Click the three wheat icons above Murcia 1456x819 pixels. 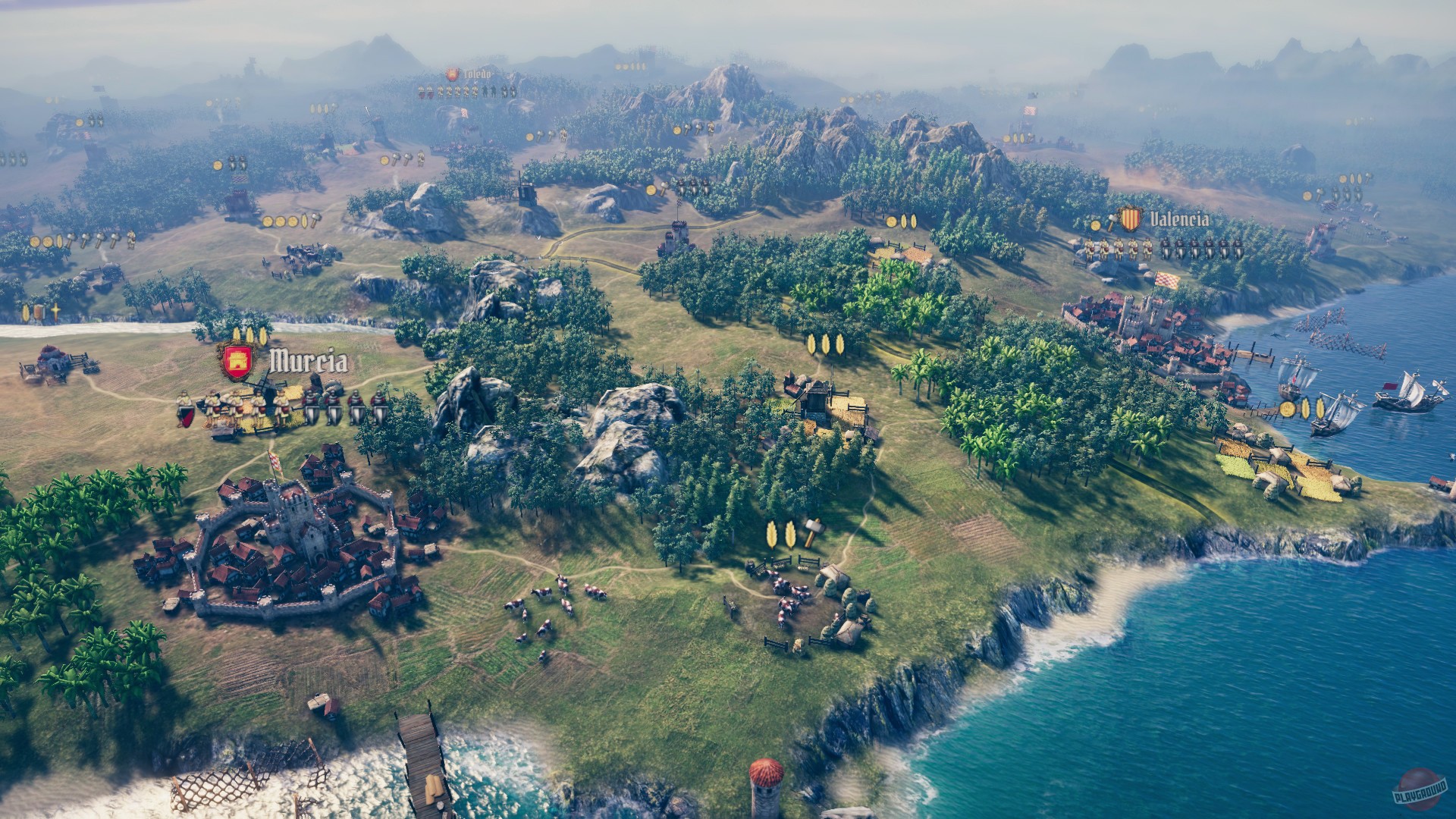coord(249,335)
